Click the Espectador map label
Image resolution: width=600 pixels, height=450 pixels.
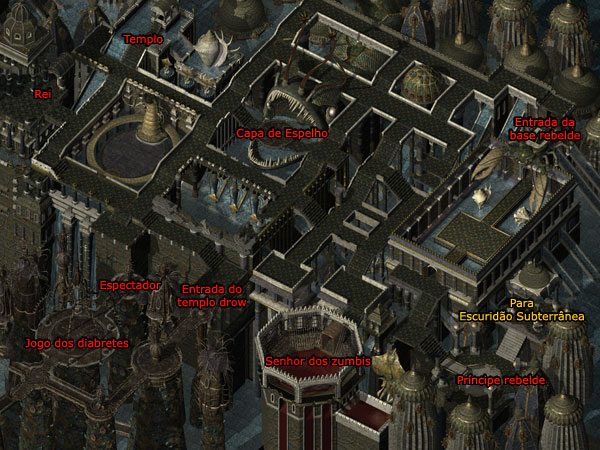pyautogui.click(x=128, y=286)
